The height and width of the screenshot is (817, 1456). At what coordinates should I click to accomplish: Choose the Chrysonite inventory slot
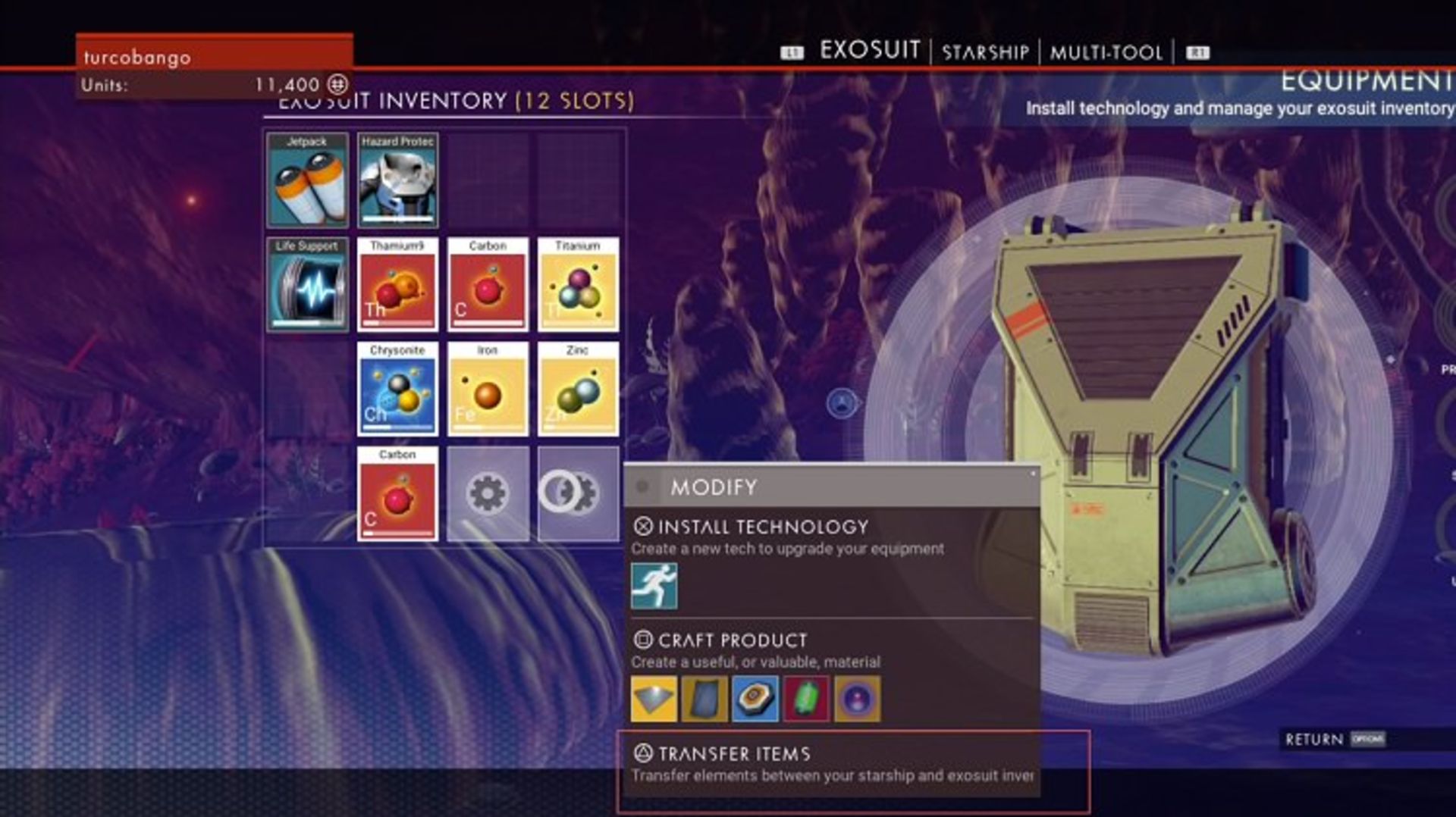click(x=397, y=390)
